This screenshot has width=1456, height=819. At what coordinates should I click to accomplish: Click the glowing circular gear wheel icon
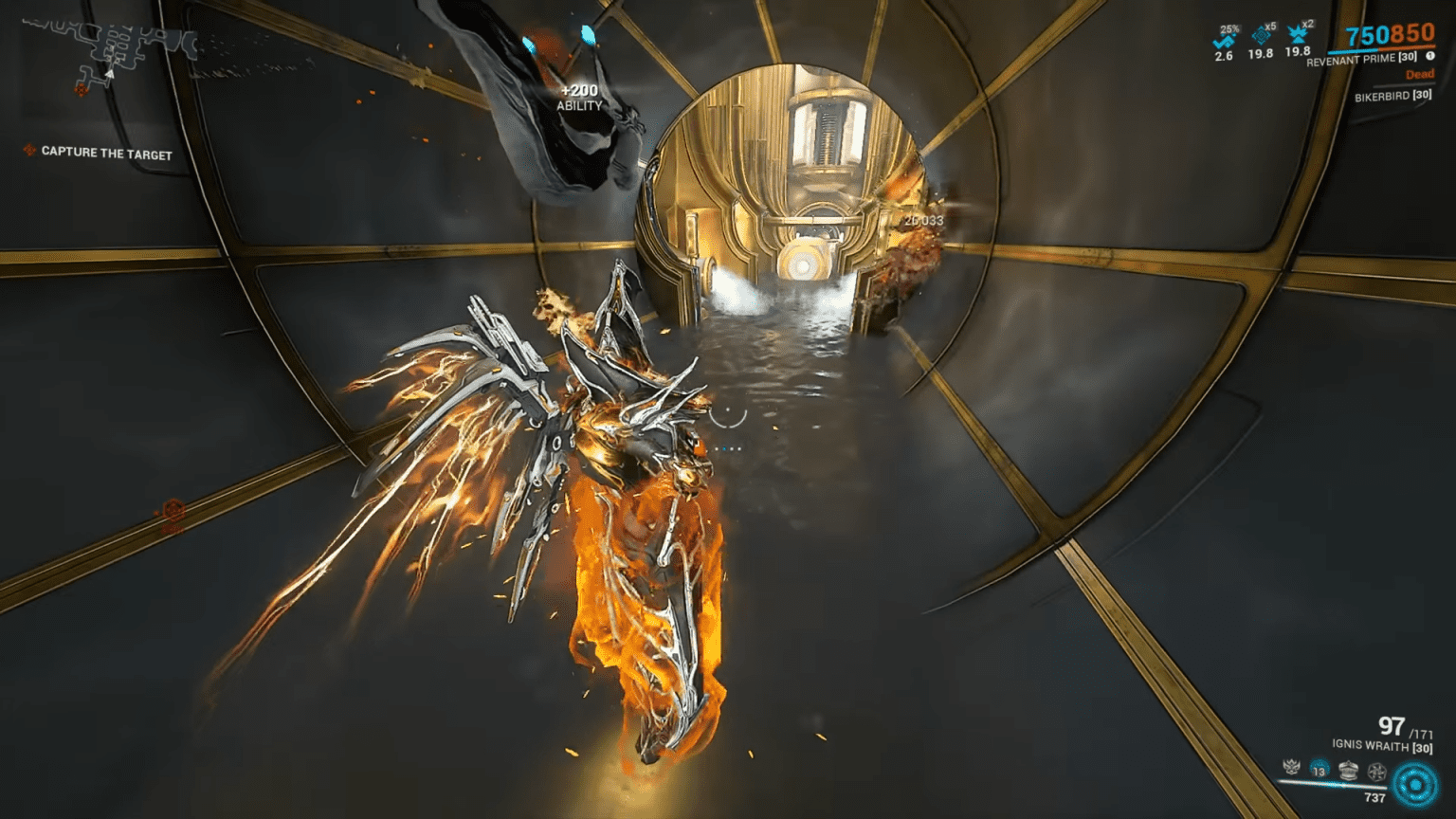[1414, 783]
